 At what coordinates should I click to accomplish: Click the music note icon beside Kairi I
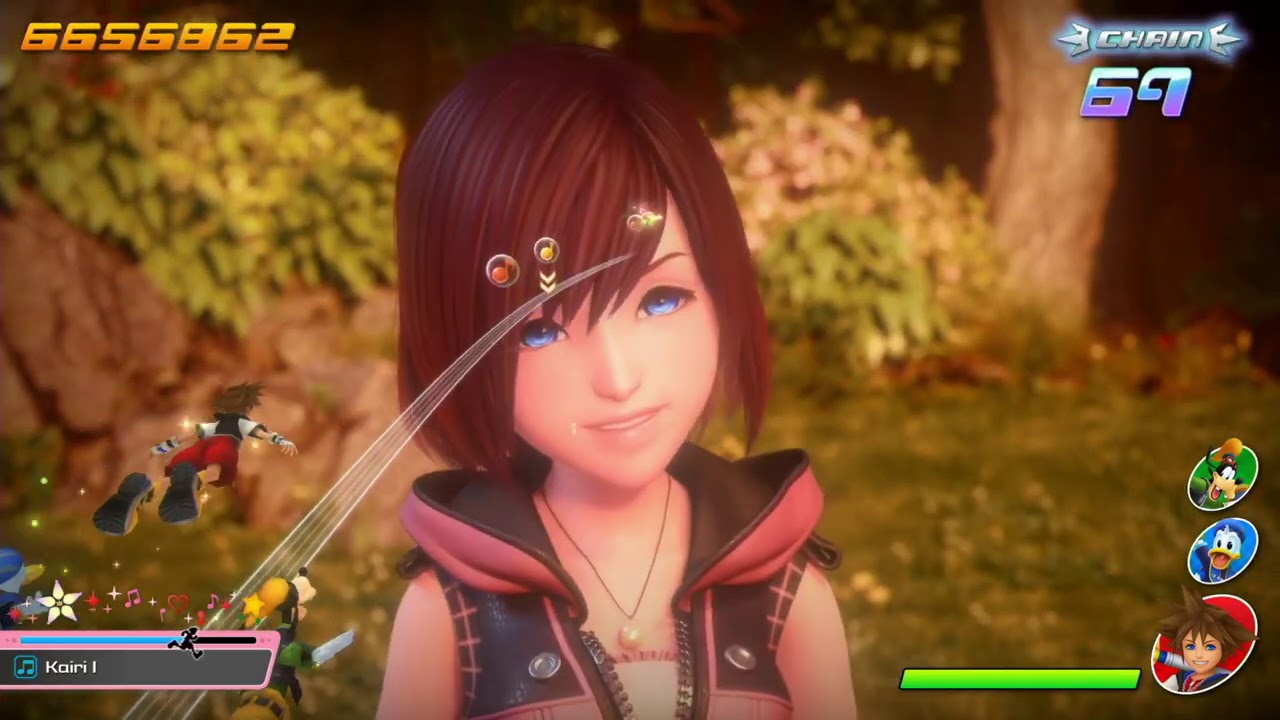tap(26, 666)
